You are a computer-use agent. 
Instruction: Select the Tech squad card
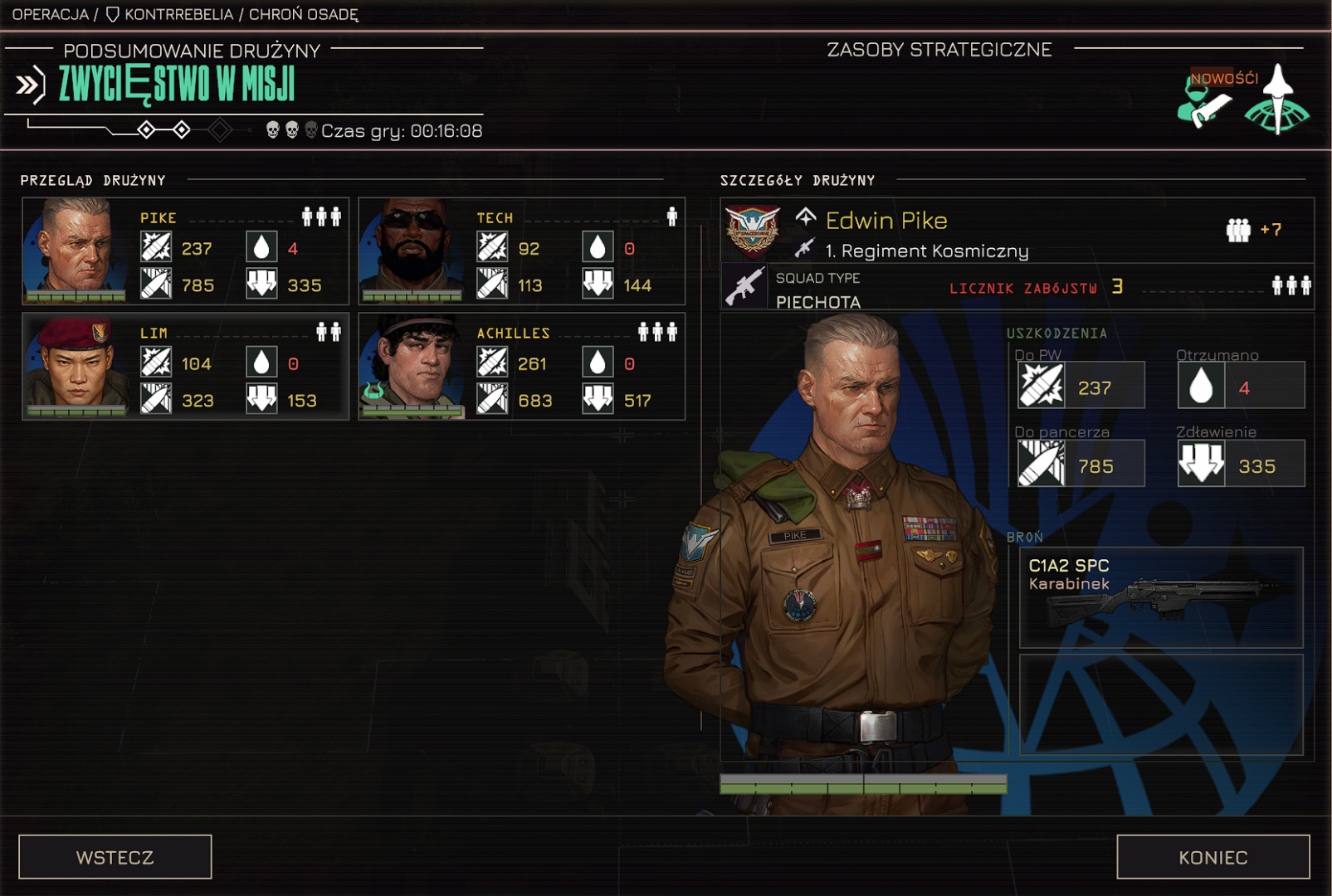coord(521,251)
